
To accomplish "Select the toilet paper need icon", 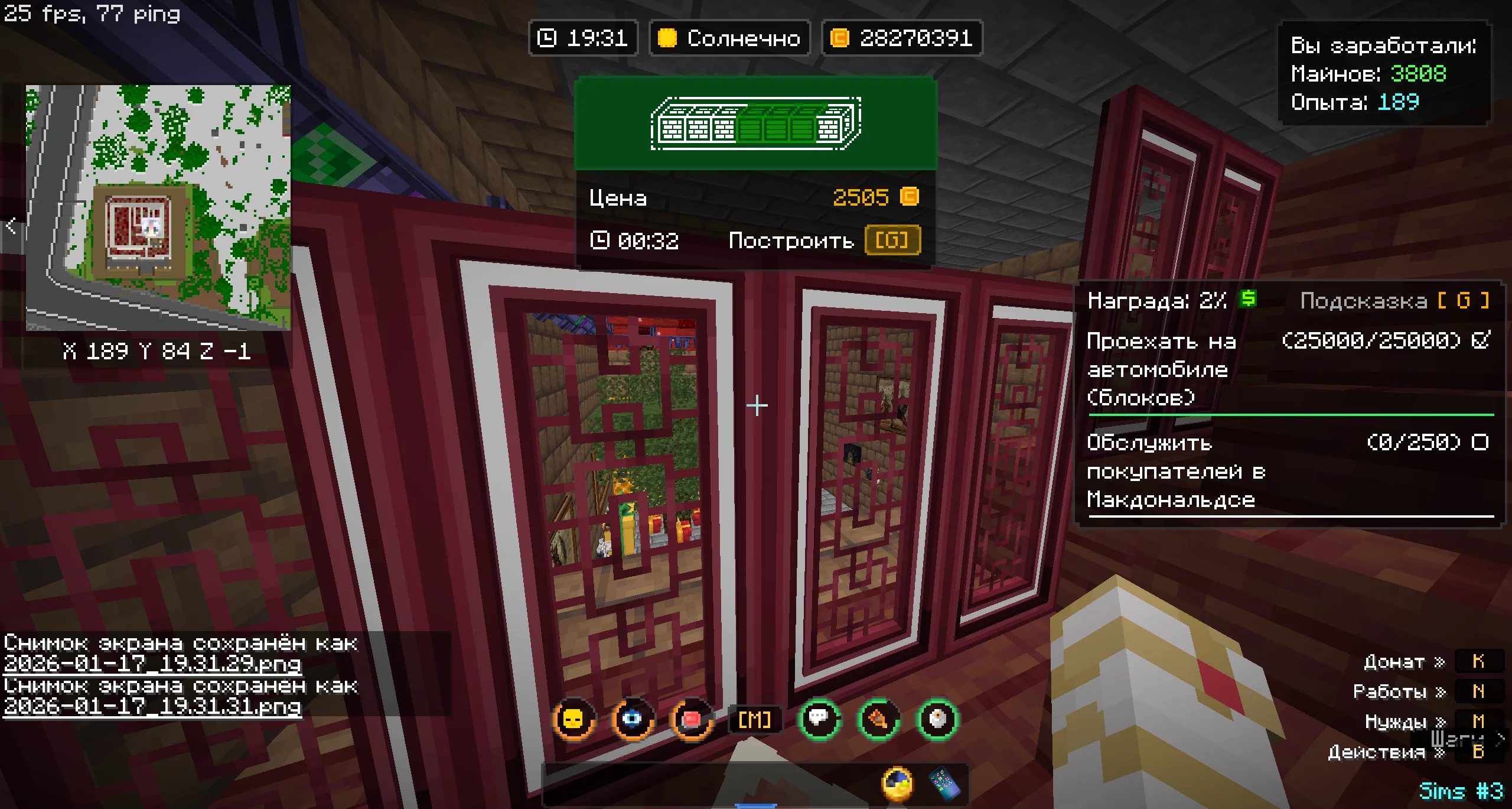I will (937, 719).
